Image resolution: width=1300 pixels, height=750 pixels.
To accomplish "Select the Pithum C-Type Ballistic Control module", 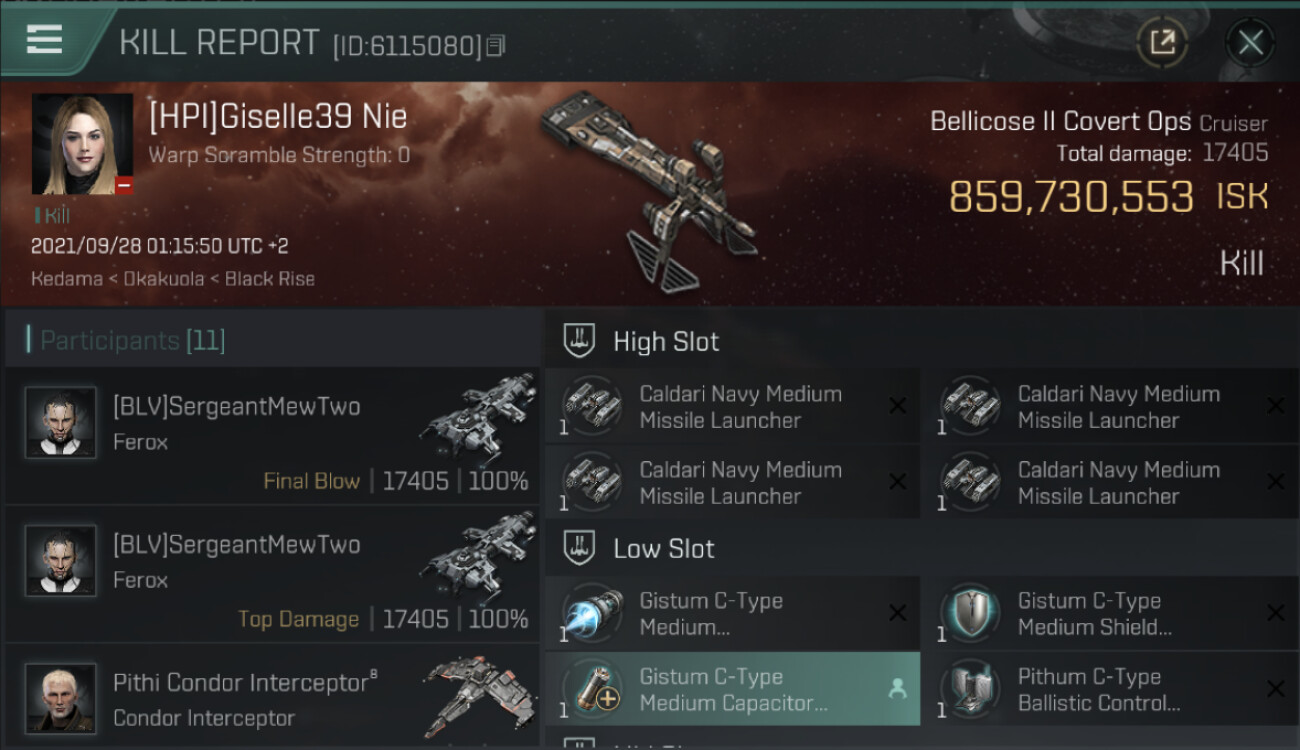I will pyautogui.click(x=1110, y=689).
